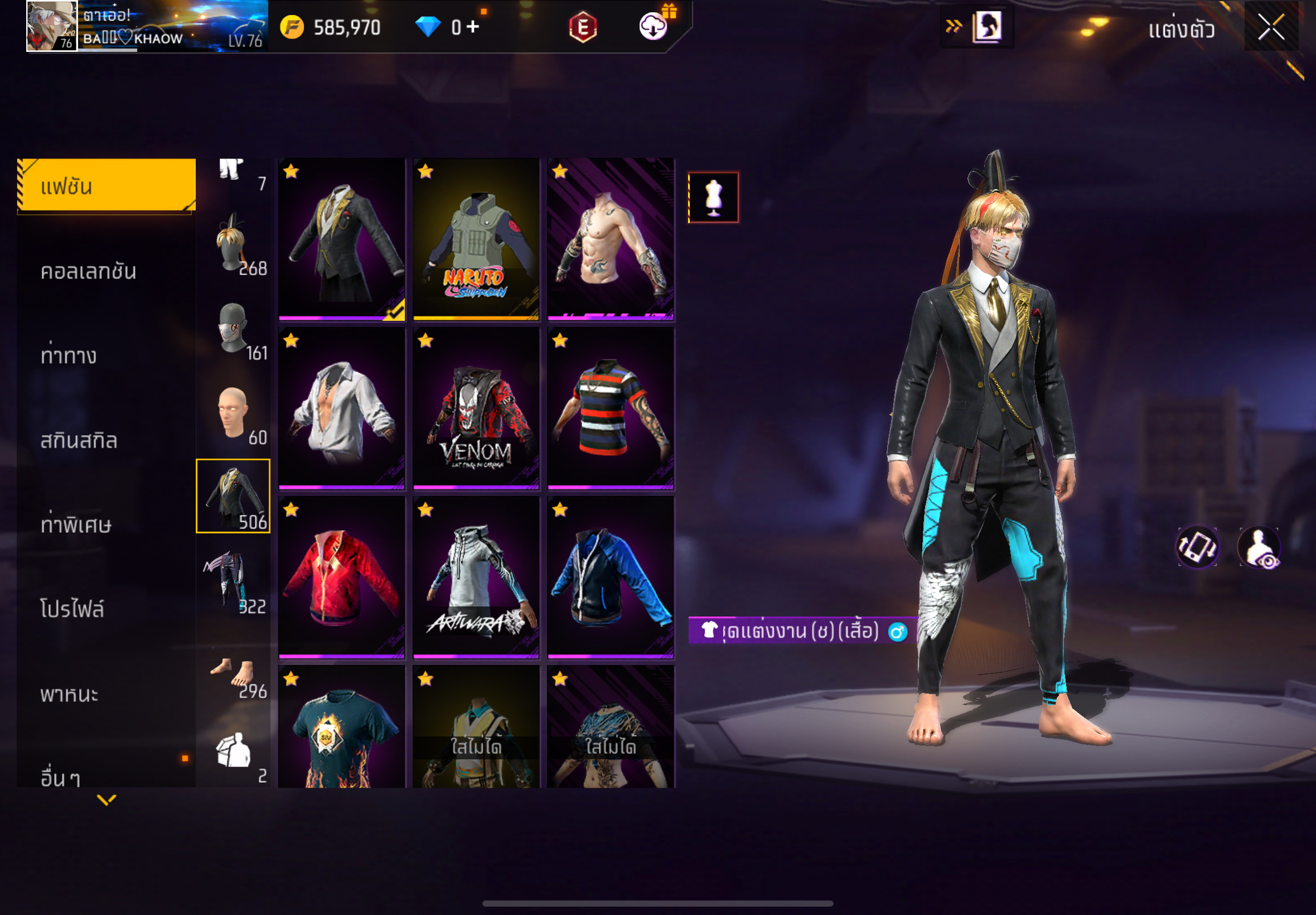Screen dimensions: 1316x915
Task: Select the ท่าทาง category
Action: click(x=69, y=355)
